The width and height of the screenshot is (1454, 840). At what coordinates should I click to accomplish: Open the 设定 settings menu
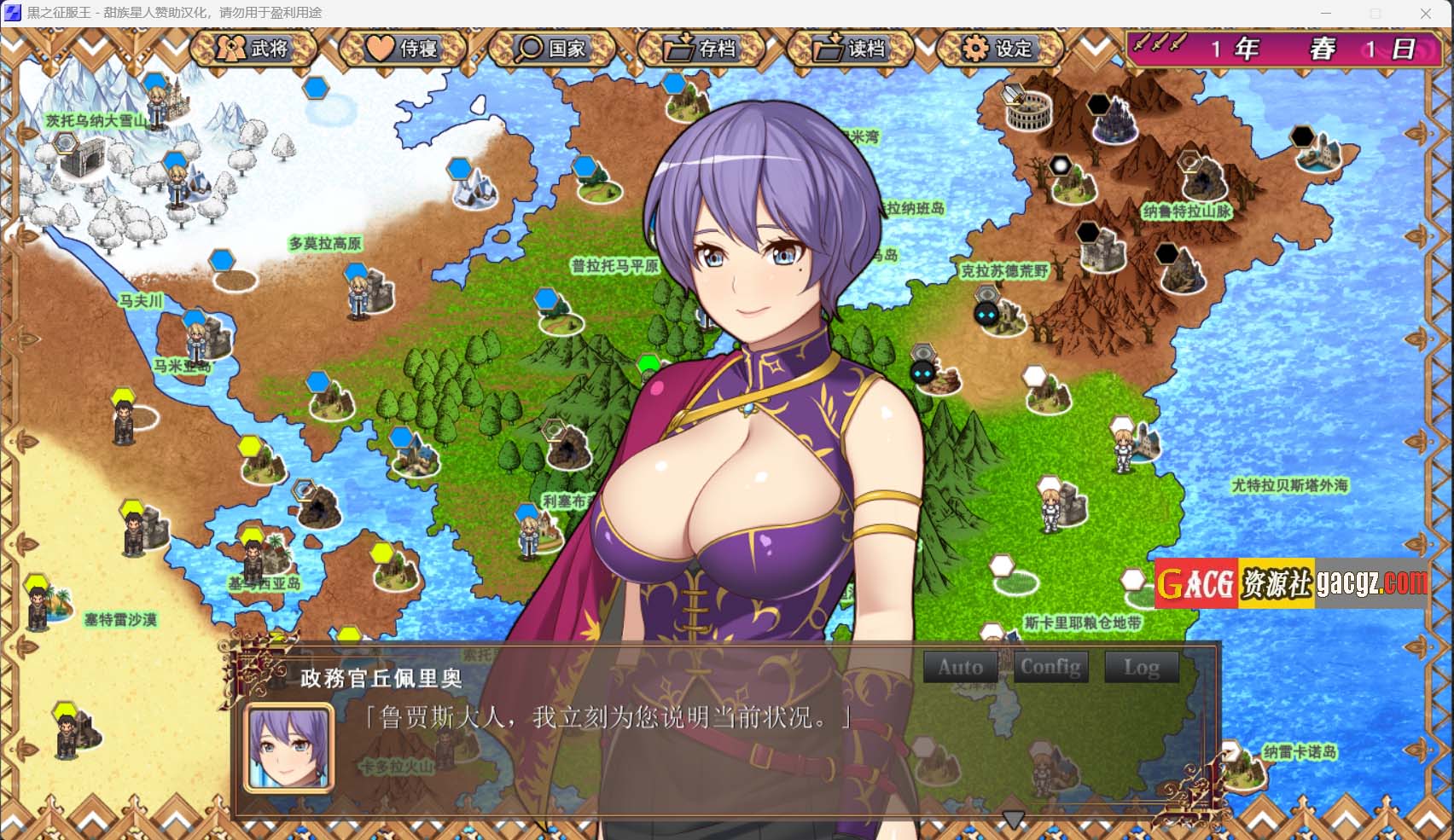tap(999, 49)
